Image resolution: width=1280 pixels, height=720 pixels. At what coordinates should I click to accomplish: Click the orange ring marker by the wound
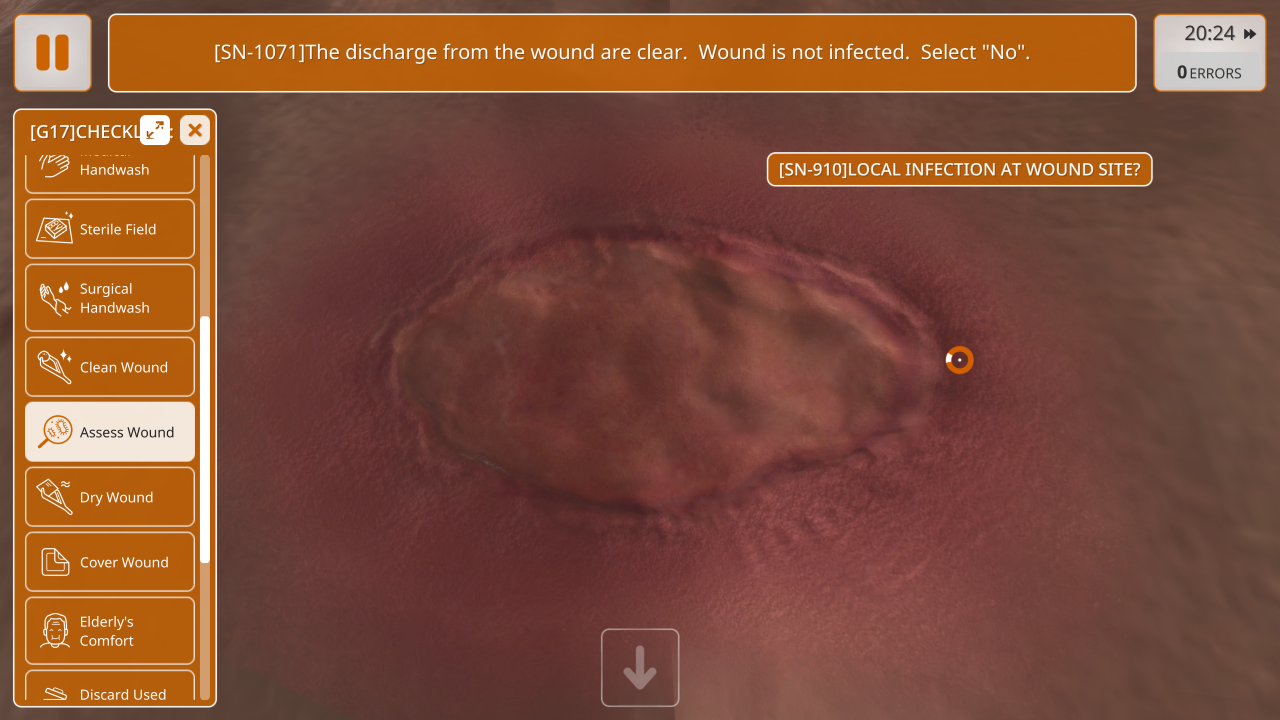pos(959,360)
